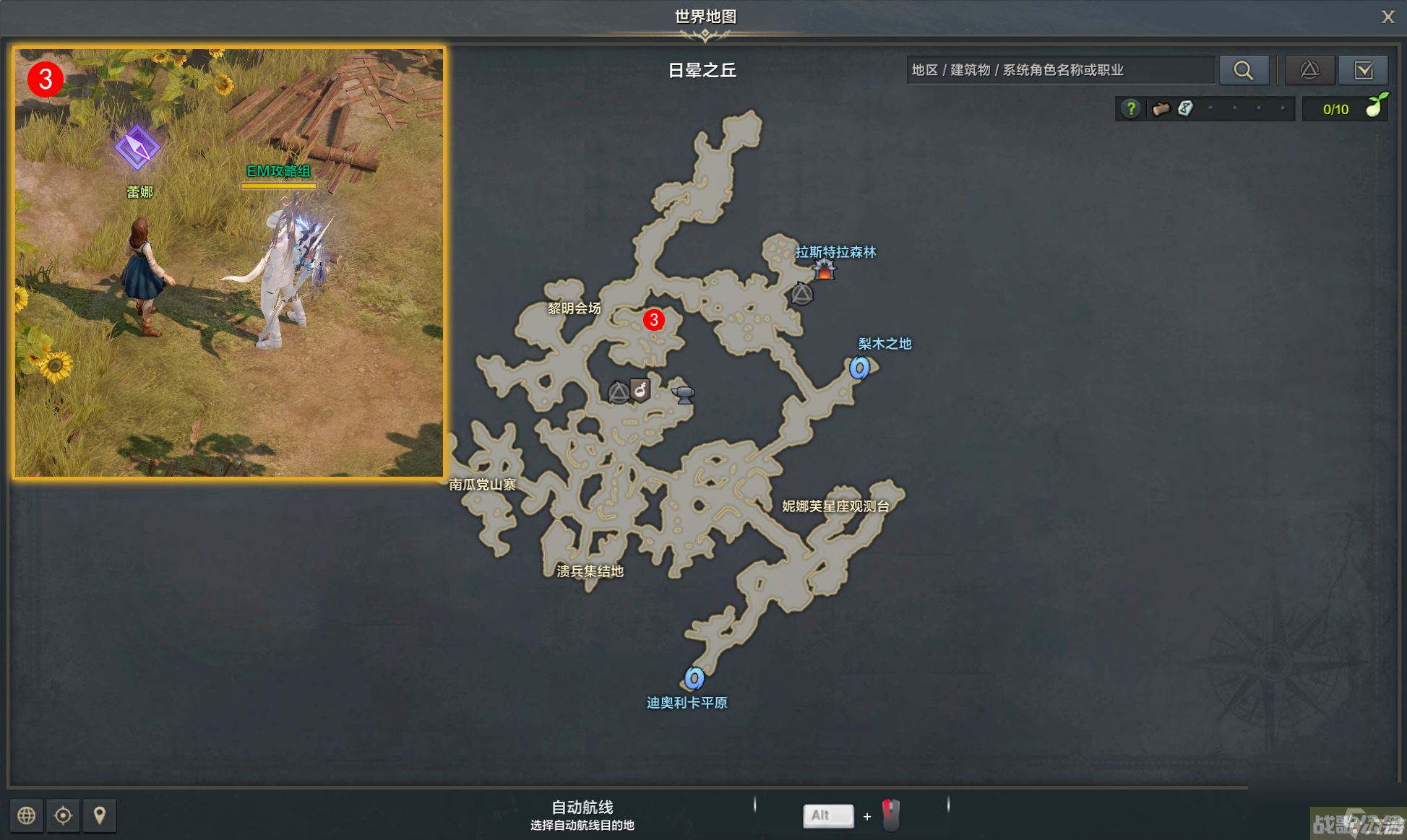Select the 黎明会场 location label
The height and width of the screenshot is (840, 1407).
pyautogui.click(x=572, y=306)
